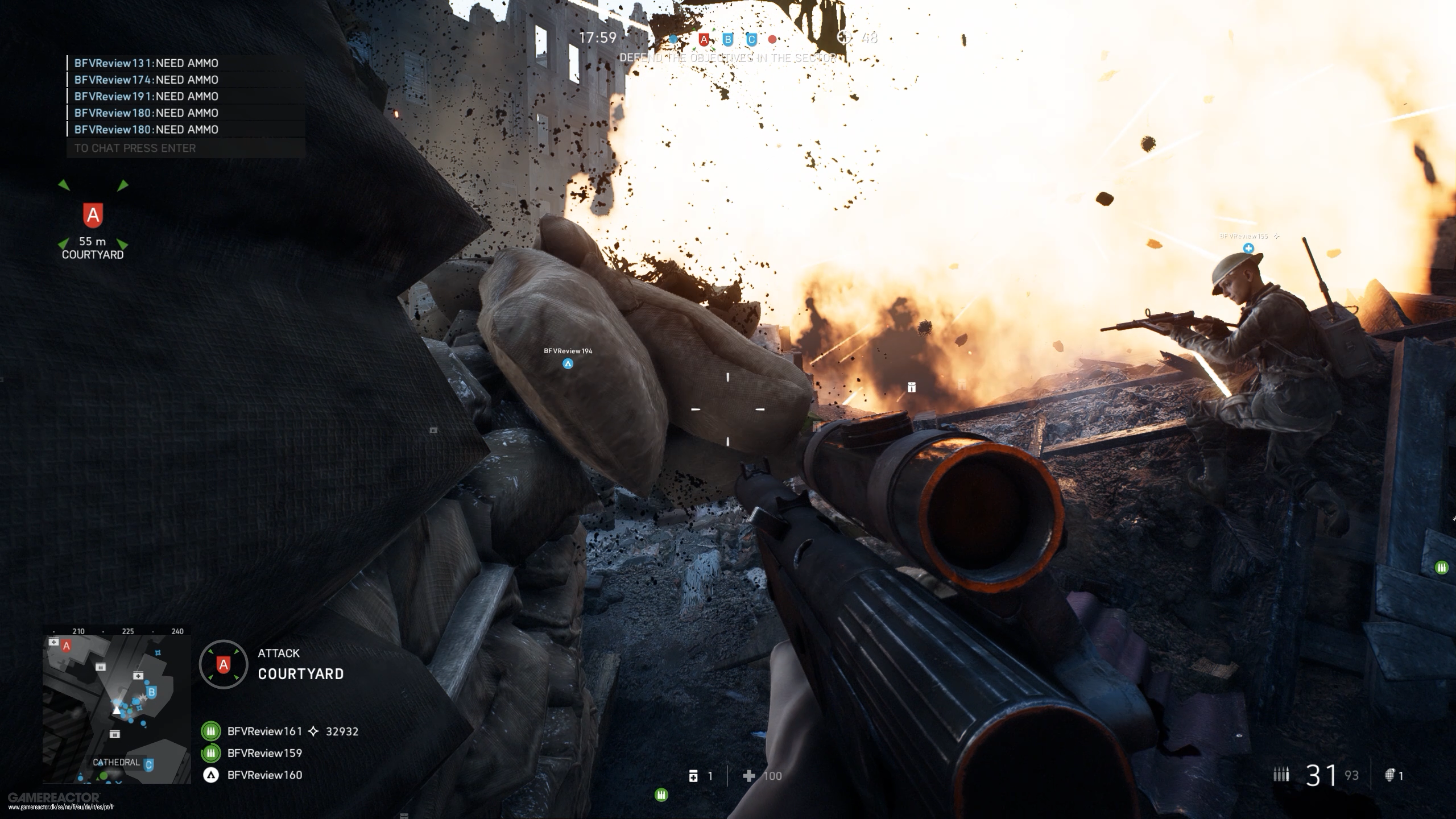Click the Cathedral C marker on minimap
This screenshot has height=819, width=1456.
click(149, 765)
